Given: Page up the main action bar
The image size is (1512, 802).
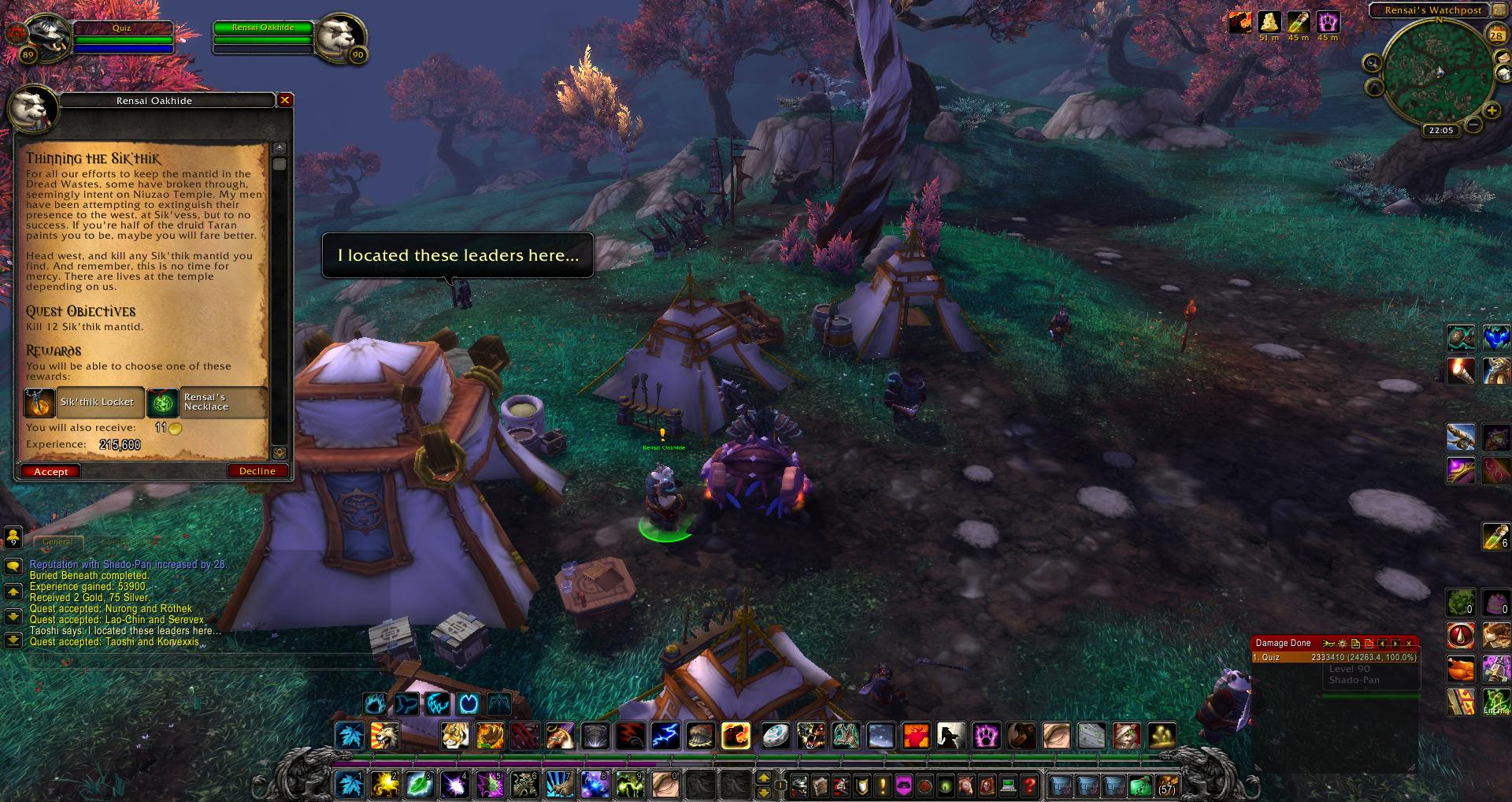Looking at the screenshot, I should click(763, 777).
